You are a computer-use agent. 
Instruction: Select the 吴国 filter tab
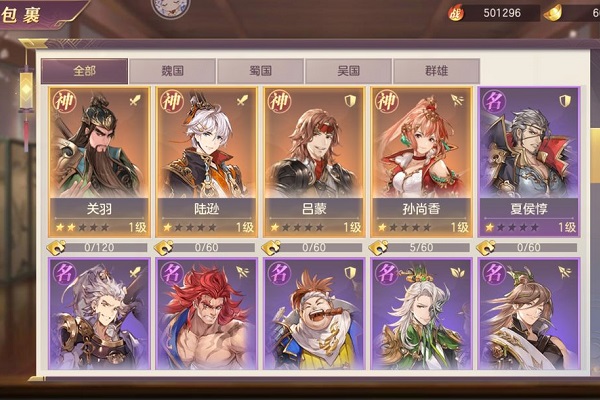[348, 71]
